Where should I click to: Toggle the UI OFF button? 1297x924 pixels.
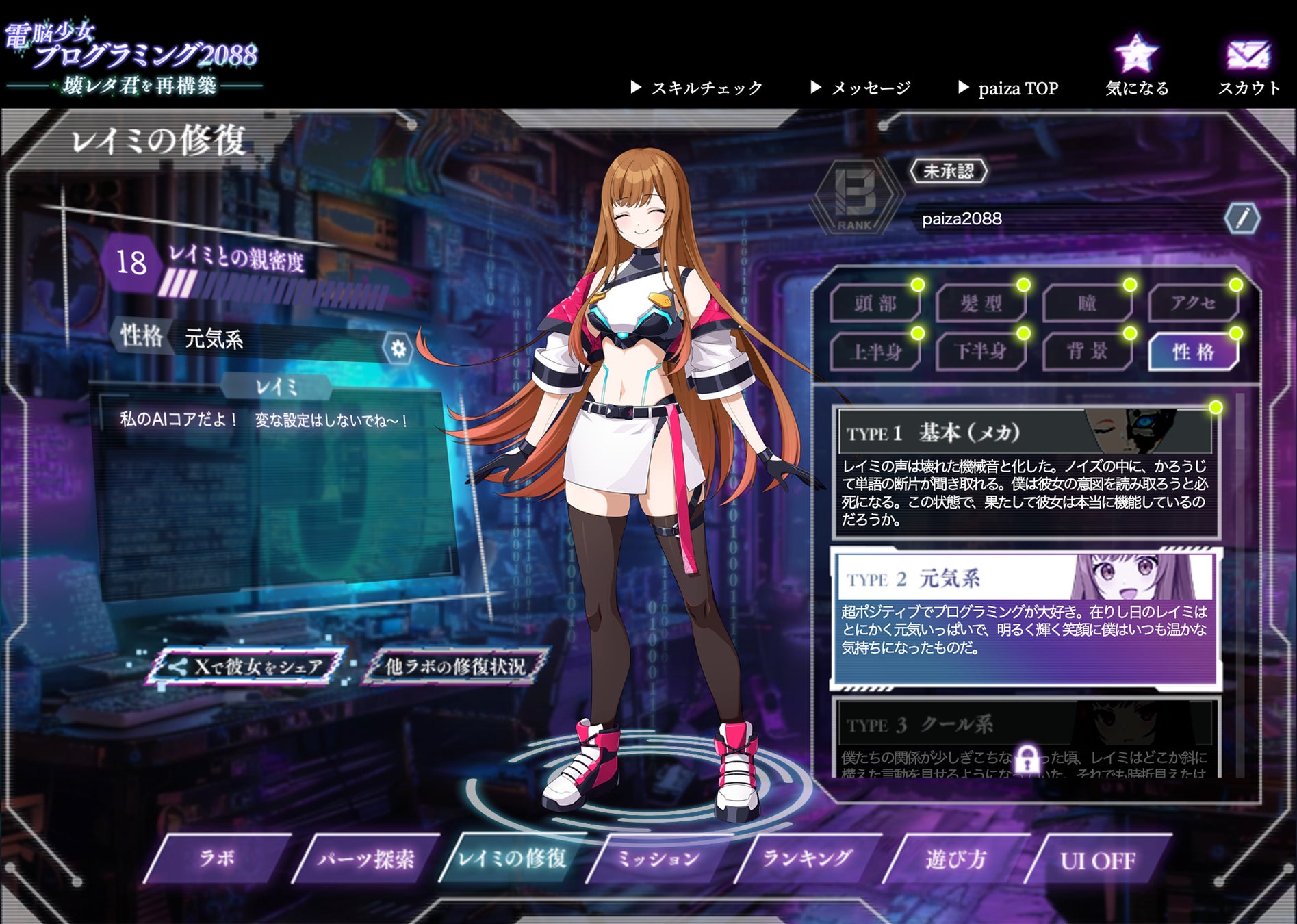click(x=1098, y=860)
